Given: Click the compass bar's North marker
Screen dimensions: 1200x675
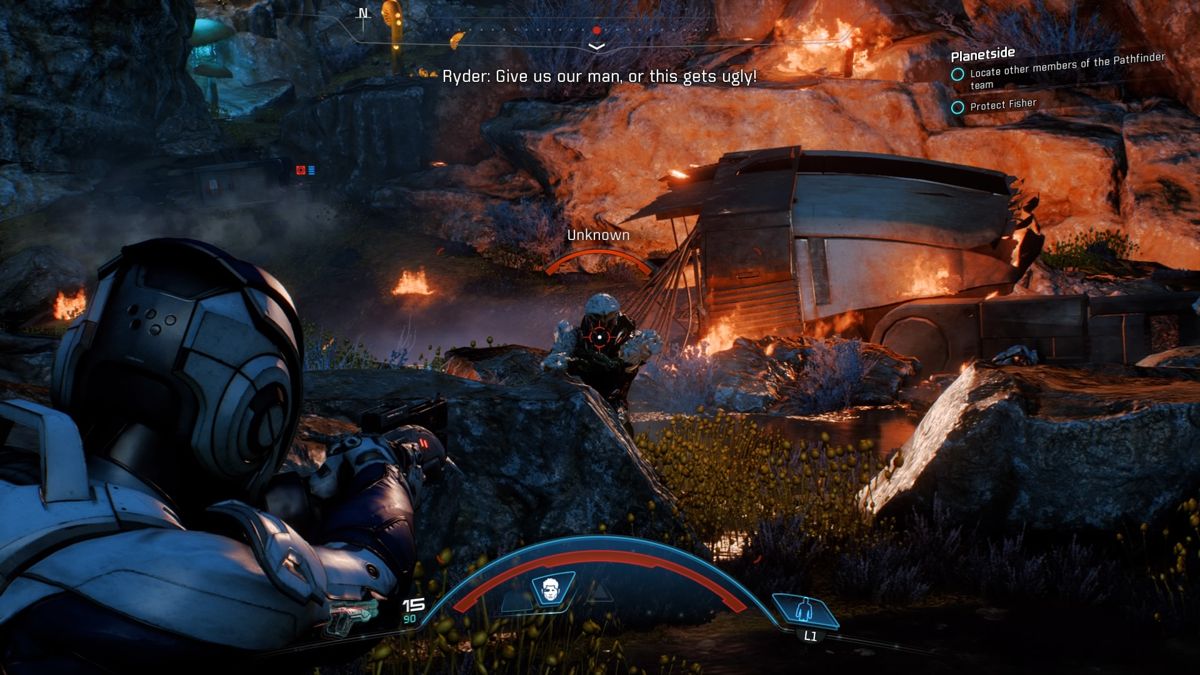Looking at the screenshot, I should 363,14.
